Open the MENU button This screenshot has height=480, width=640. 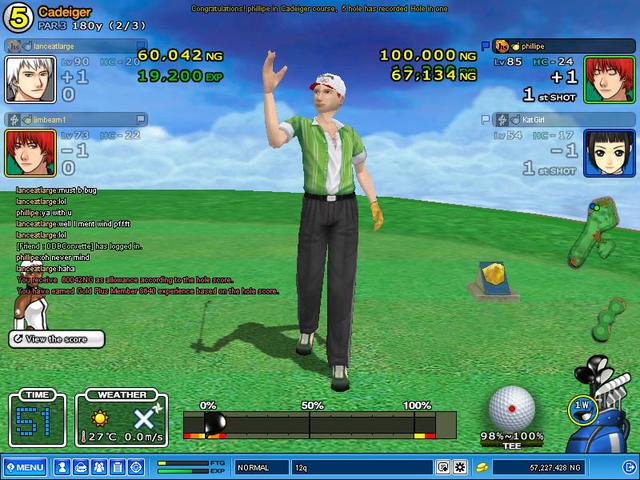click(25, 467)
